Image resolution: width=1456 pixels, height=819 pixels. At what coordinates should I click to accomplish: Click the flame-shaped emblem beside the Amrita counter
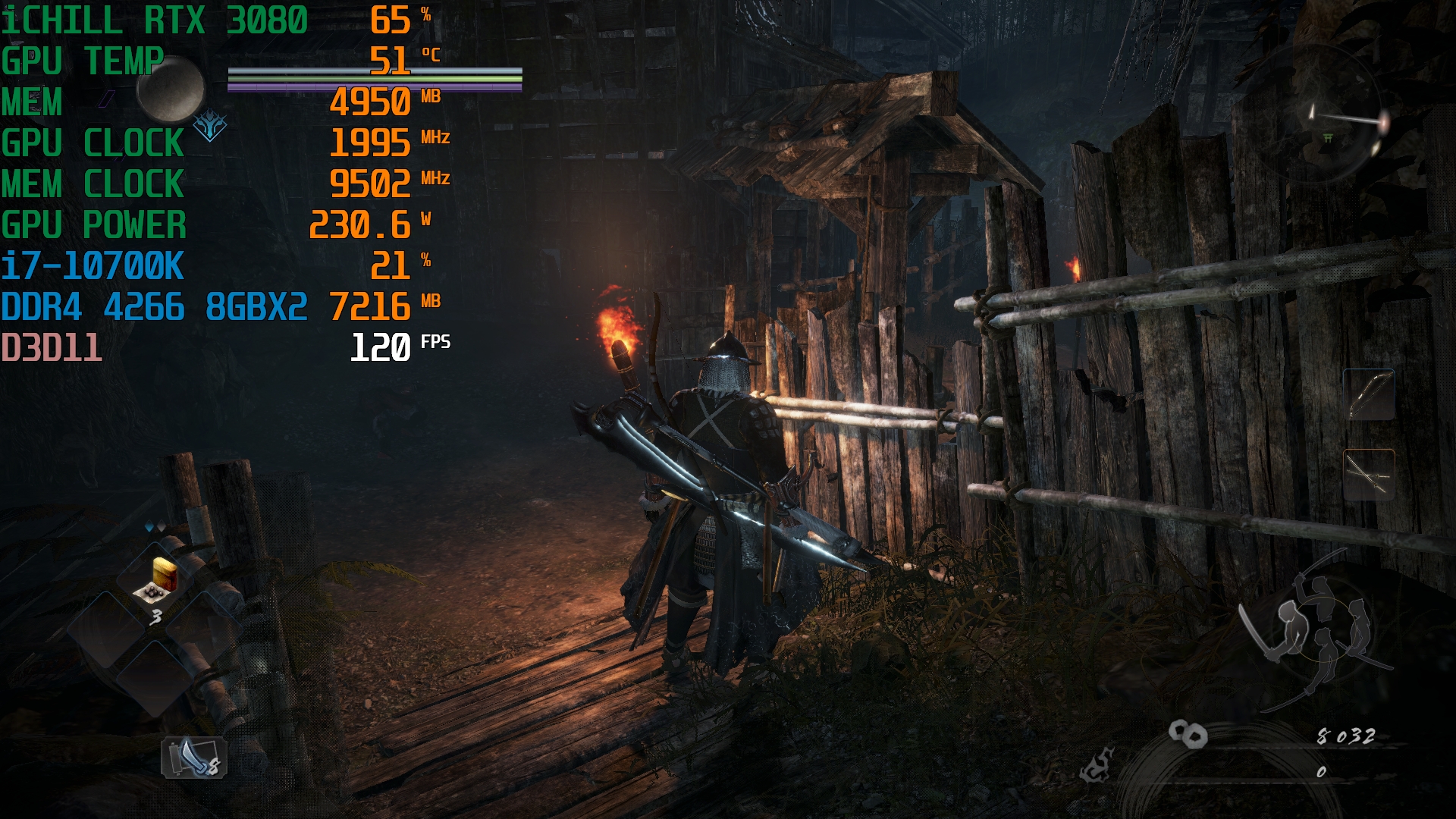click(x=1097, y=765)
